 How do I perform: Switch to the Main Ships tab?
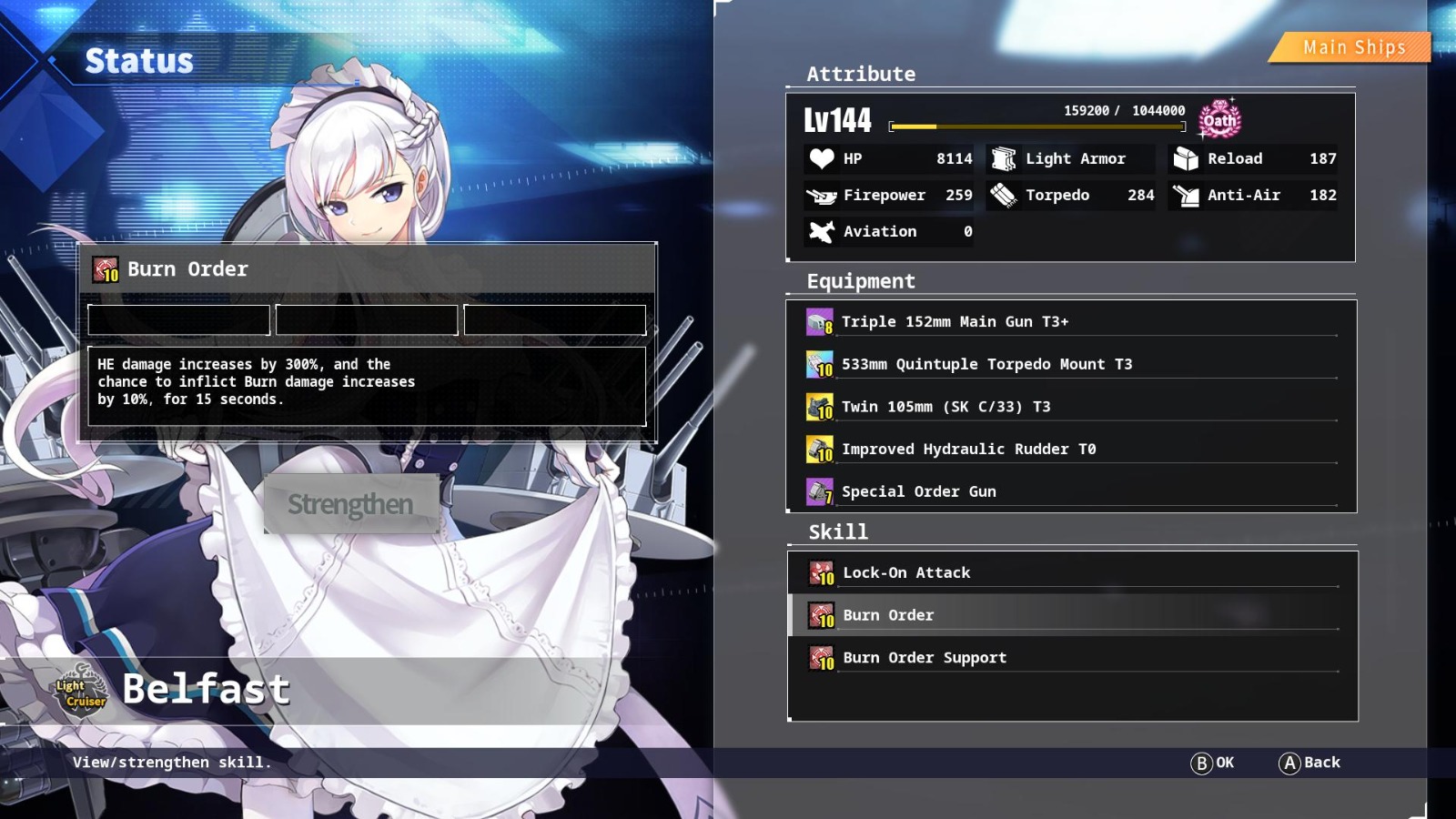pos(1350,46)
